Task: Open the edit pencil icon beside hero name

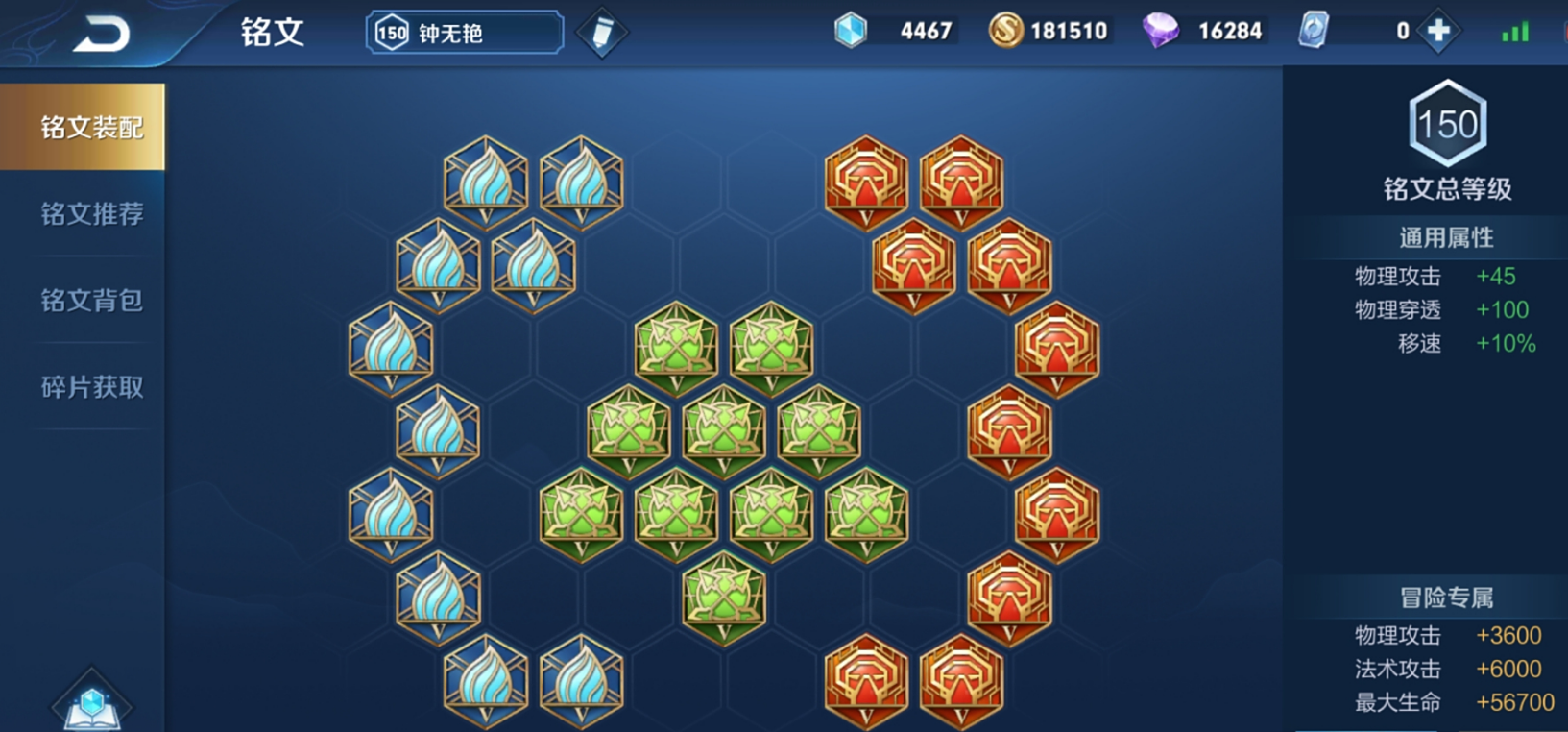Action: 601,30
